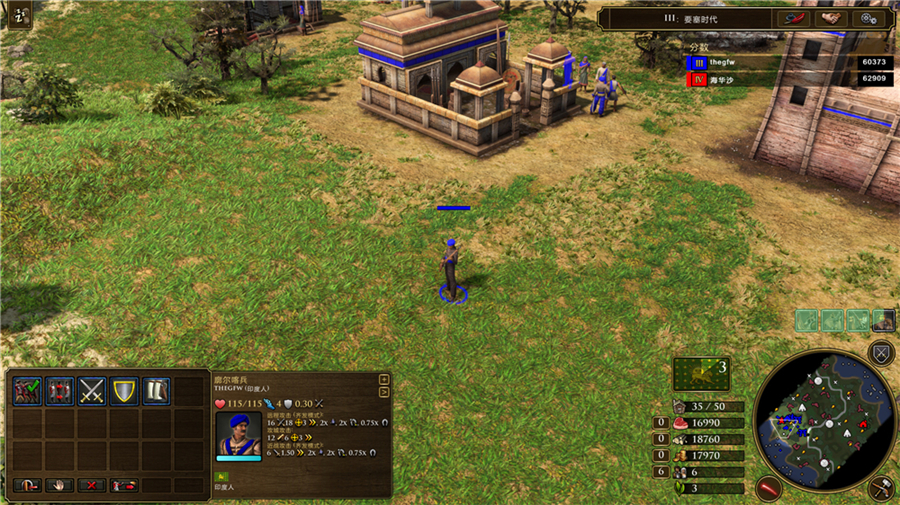
Task: Click the crossed swords shield button above minimap
Action: [881, 352]
